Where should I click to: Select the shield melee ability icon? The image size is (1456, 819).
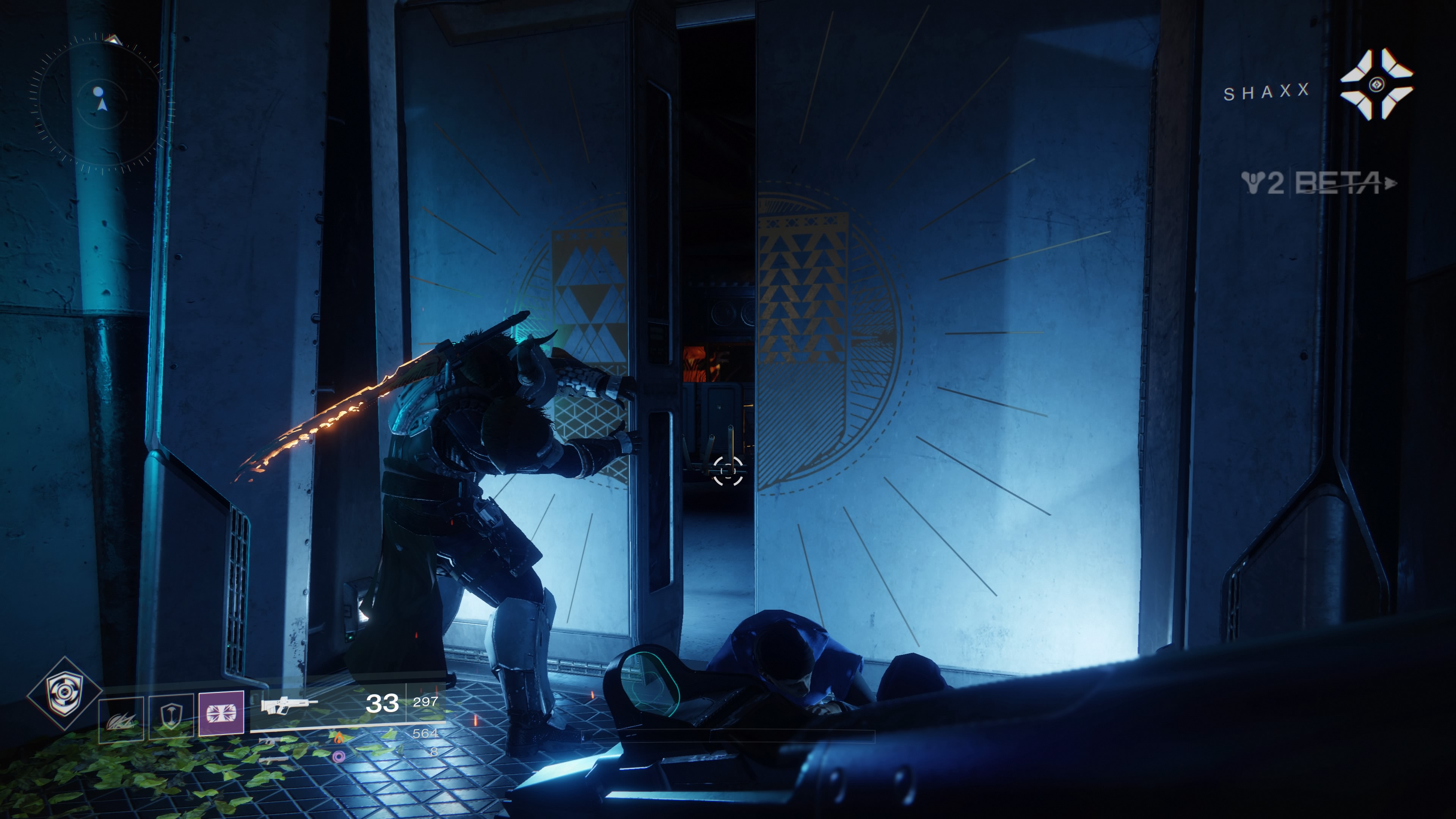pyautogui.click(x=171, y=717)
